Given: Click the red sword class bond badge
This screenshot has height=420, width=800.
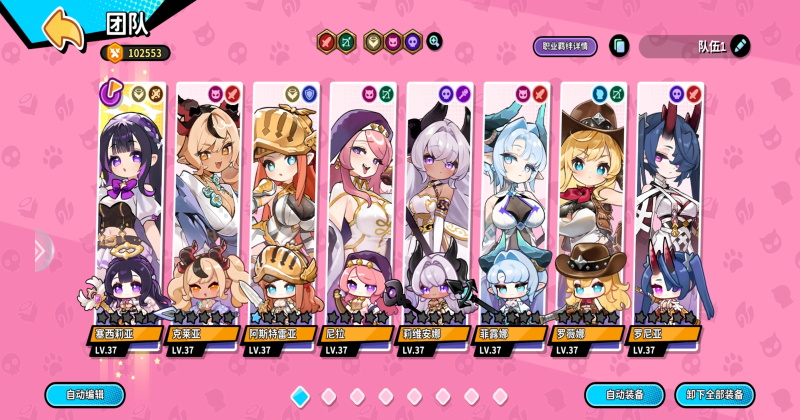Looking at the screenshot, I should (x=326, y=41).
